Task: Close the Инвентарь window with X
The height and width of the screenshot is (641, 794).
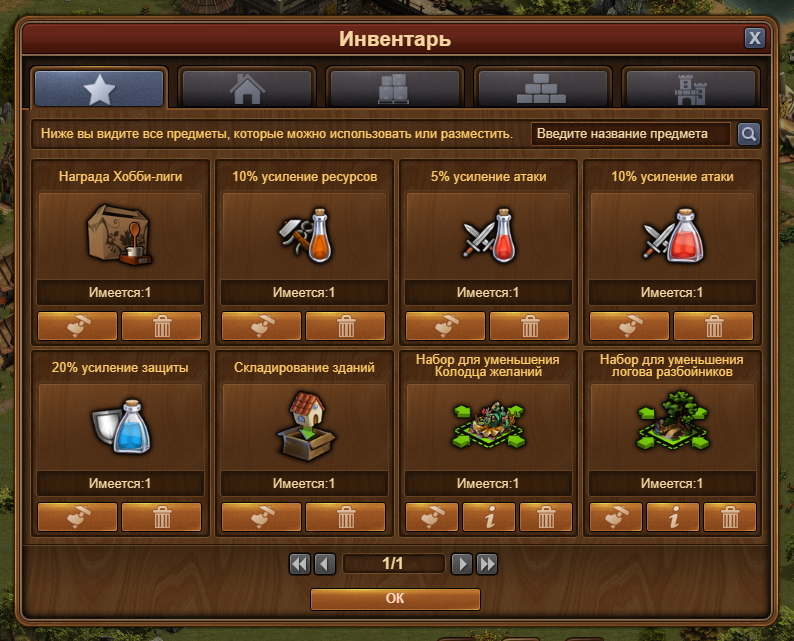Action: [x=755, y=39]
